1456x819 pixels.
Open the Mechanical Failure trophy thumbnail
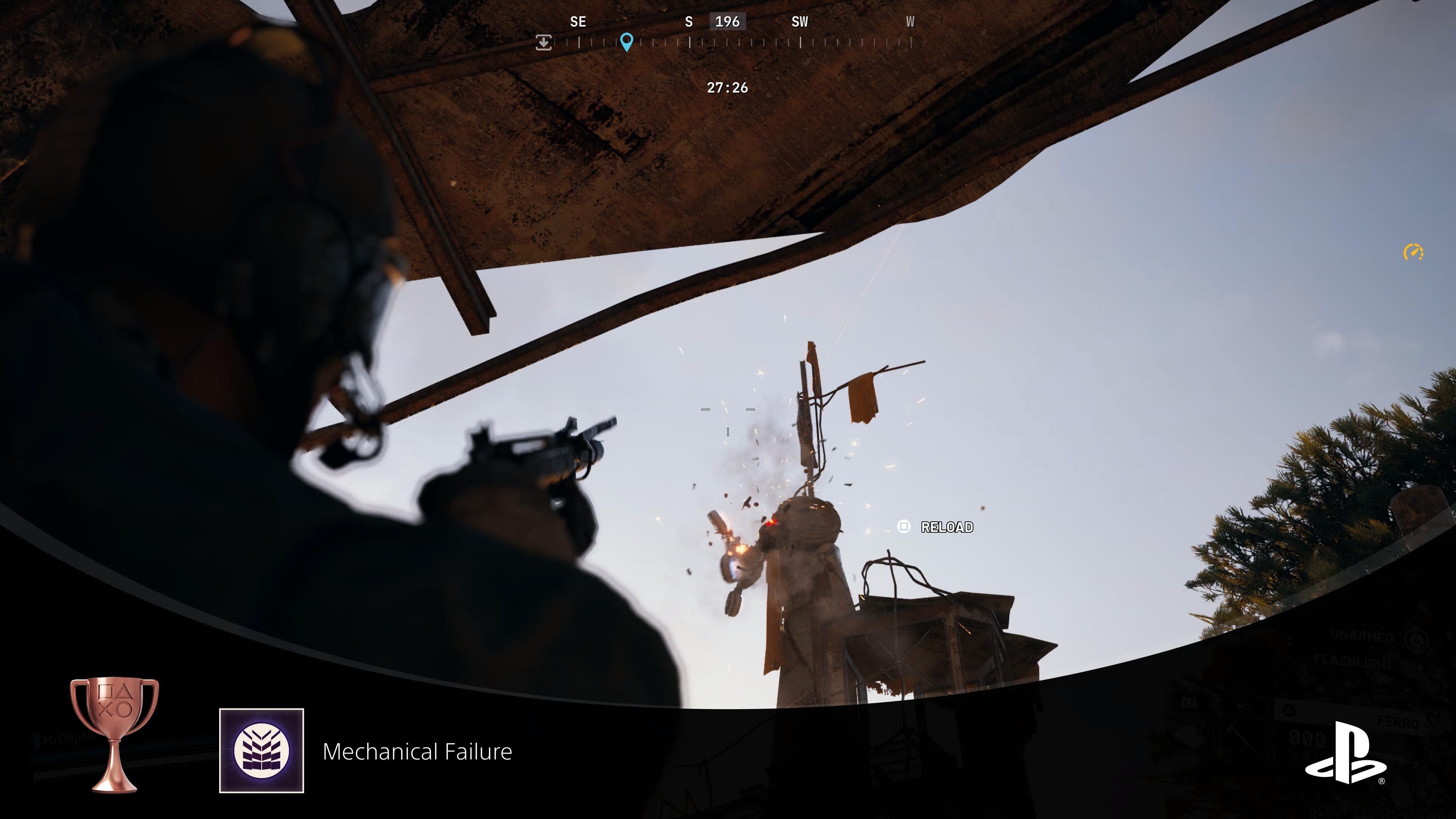coord(262,751)
